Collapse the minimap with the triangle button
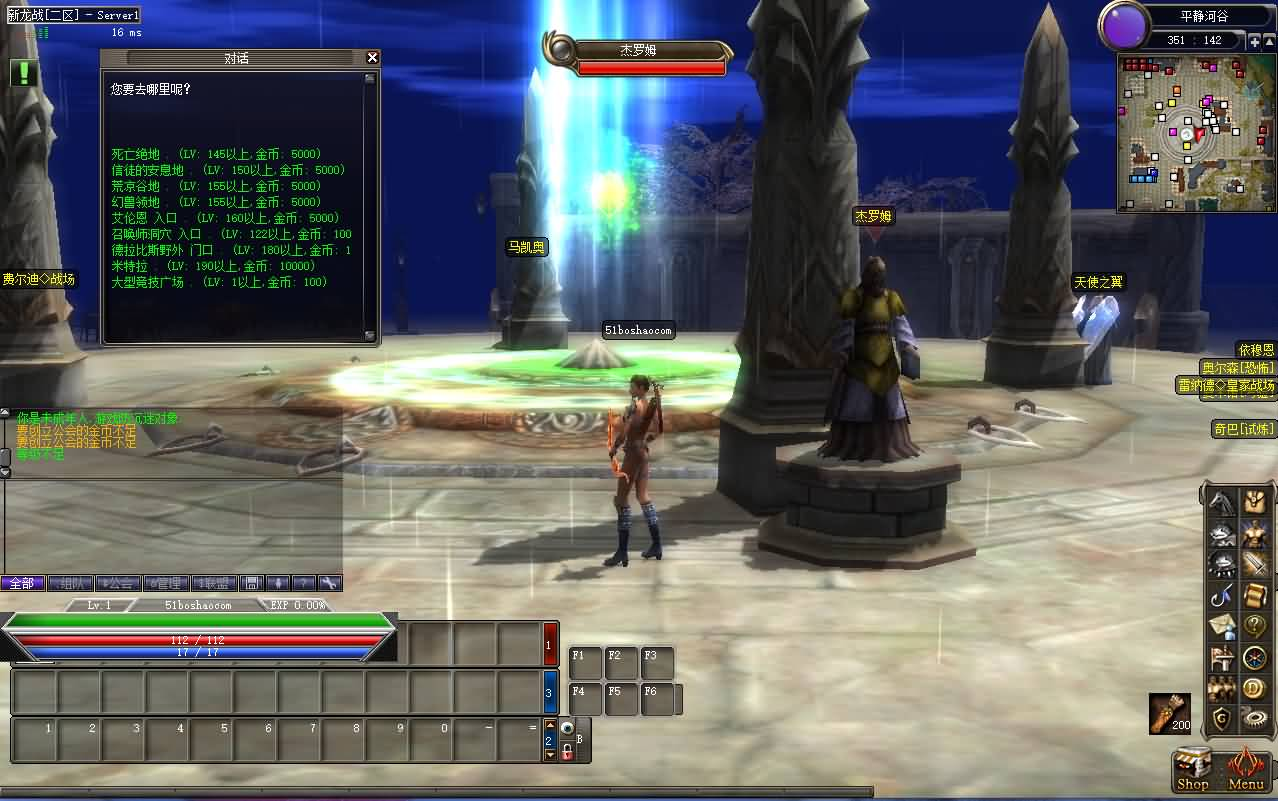The image size is (1278, 801). pyautogui.click(x=1269, y=41)
